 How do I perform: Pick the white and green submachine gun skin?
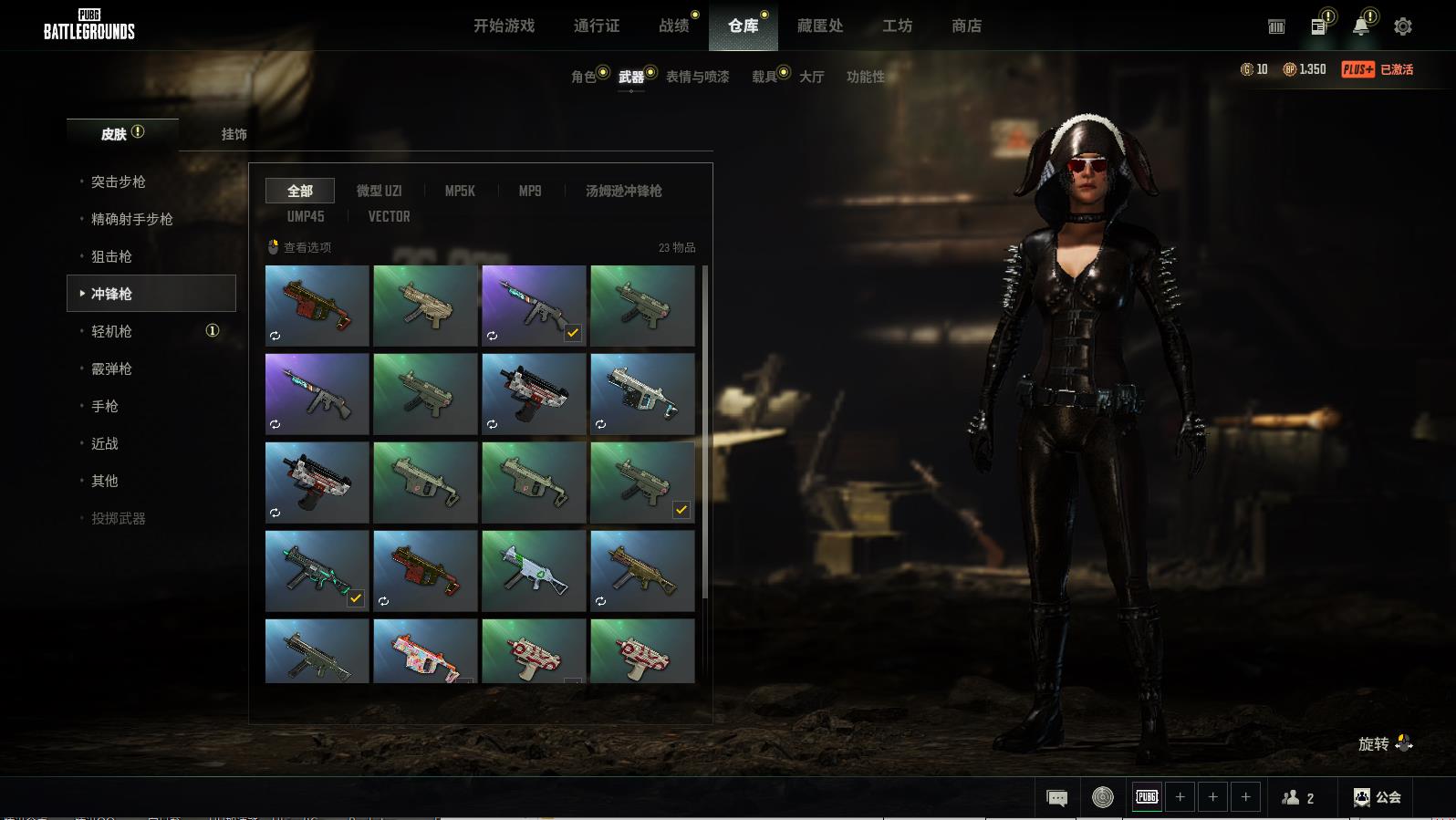pos(534,571)
